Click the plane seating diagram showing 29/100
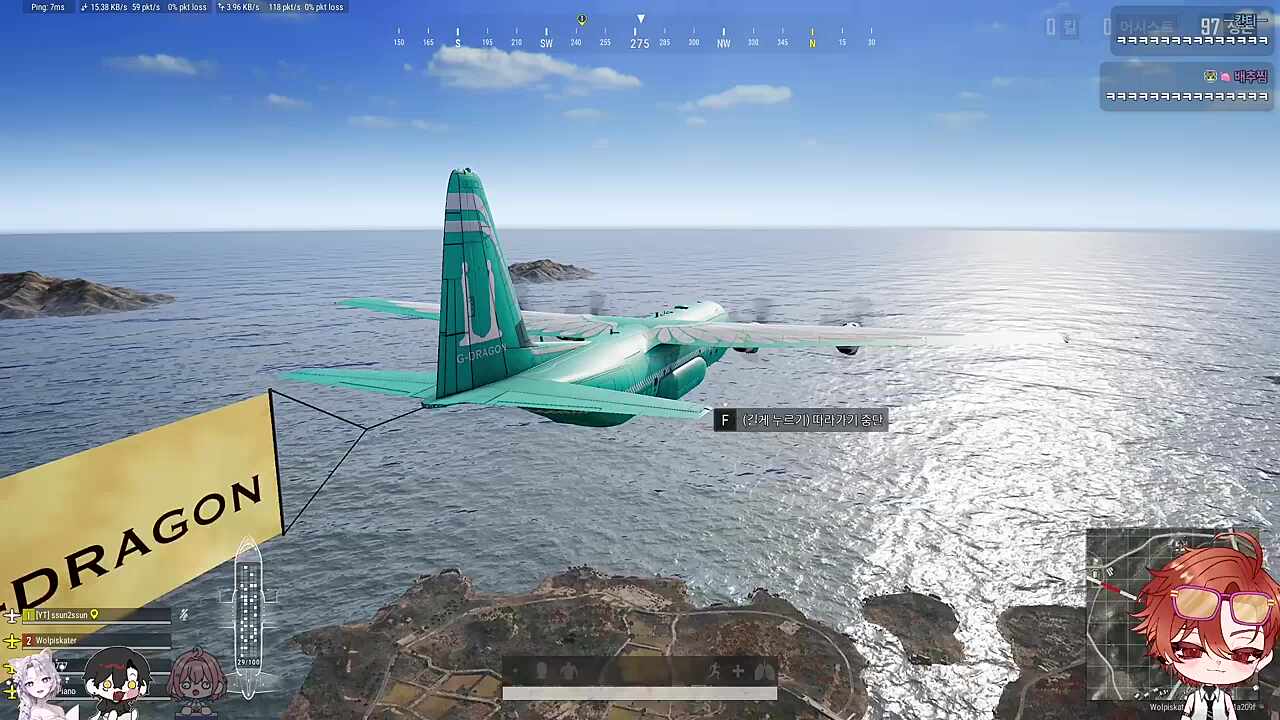Screen dimensions: 1280x720 pyautogui.click(x=248, y=612)
